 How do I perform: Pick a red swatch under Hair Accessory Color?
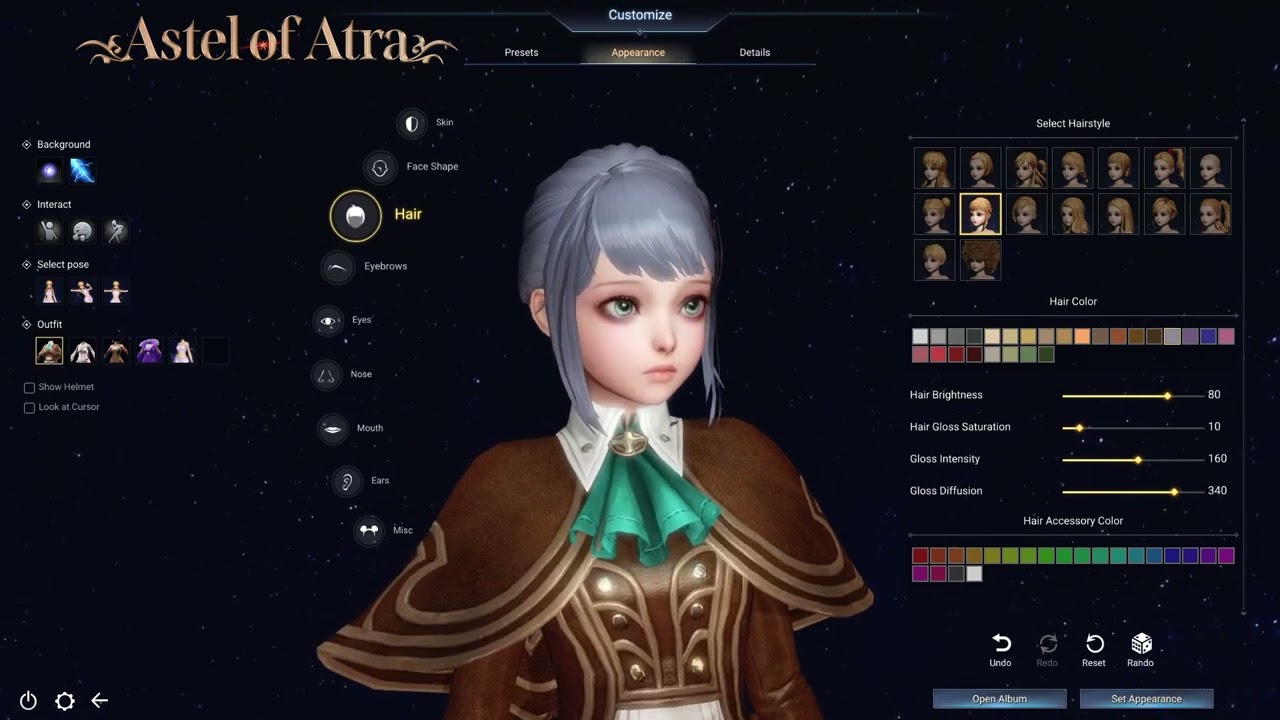click(x=919, y=555)
